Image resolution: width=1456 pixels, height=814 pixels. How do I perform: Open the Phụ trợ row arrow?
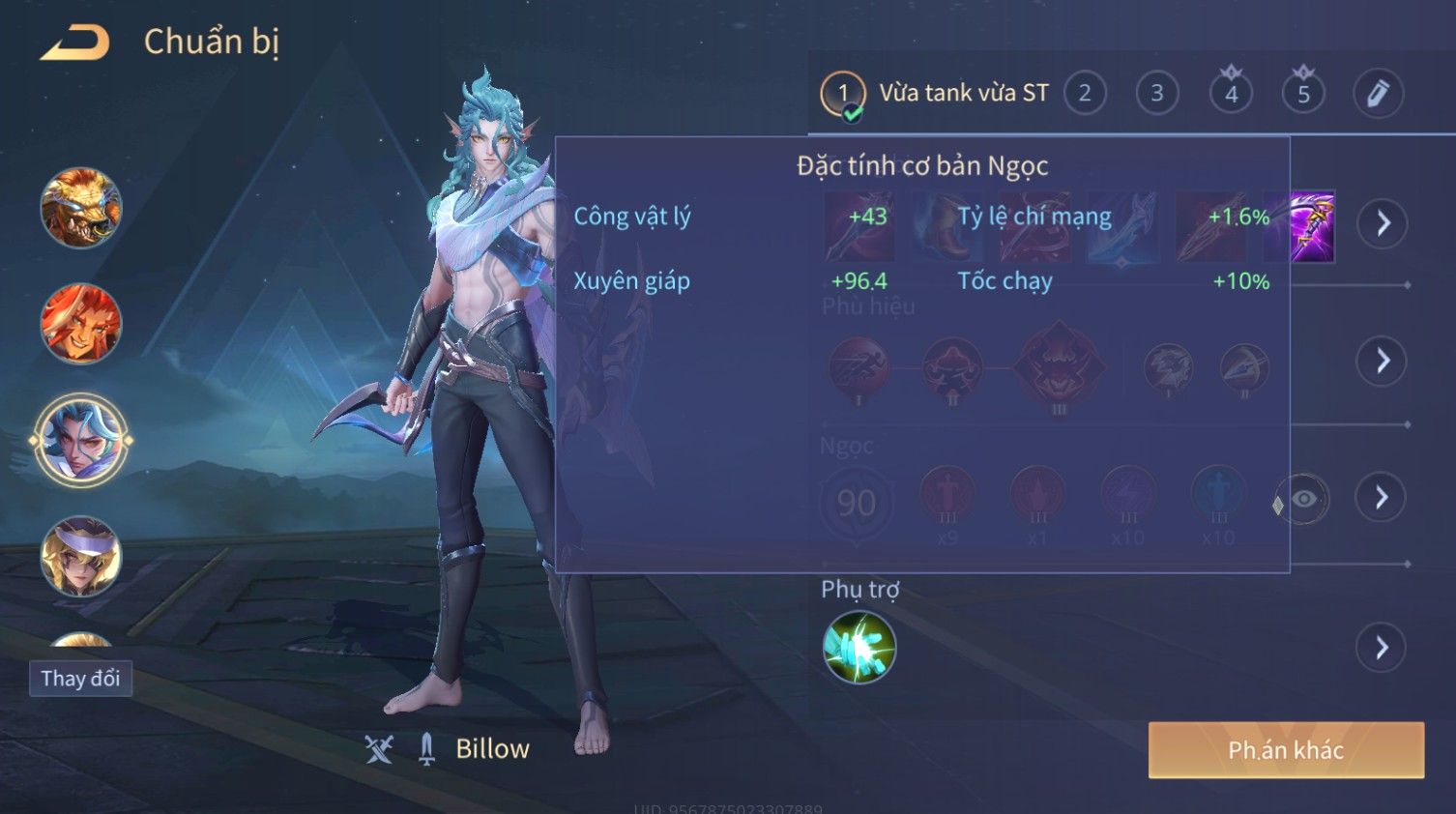(1383, 648)
